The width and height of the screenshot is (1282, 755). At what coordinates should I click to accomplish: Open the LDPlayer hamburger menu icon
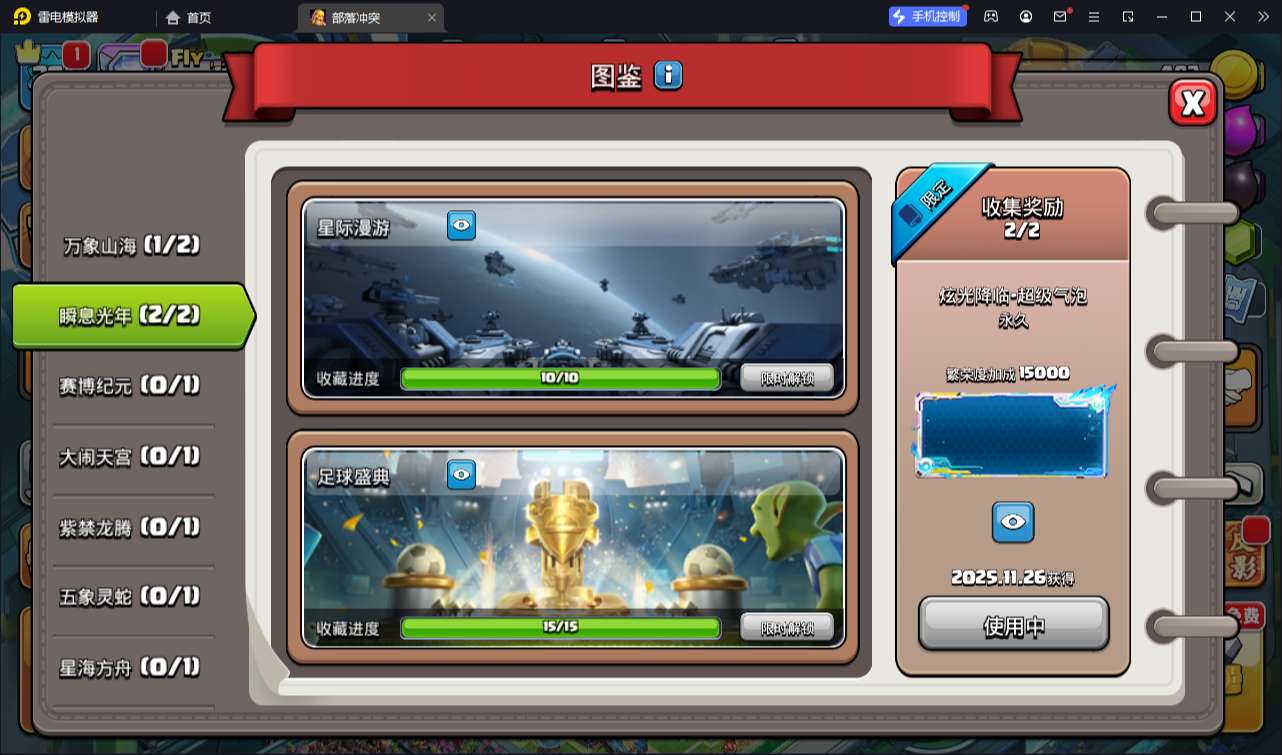click(1093, 16)
